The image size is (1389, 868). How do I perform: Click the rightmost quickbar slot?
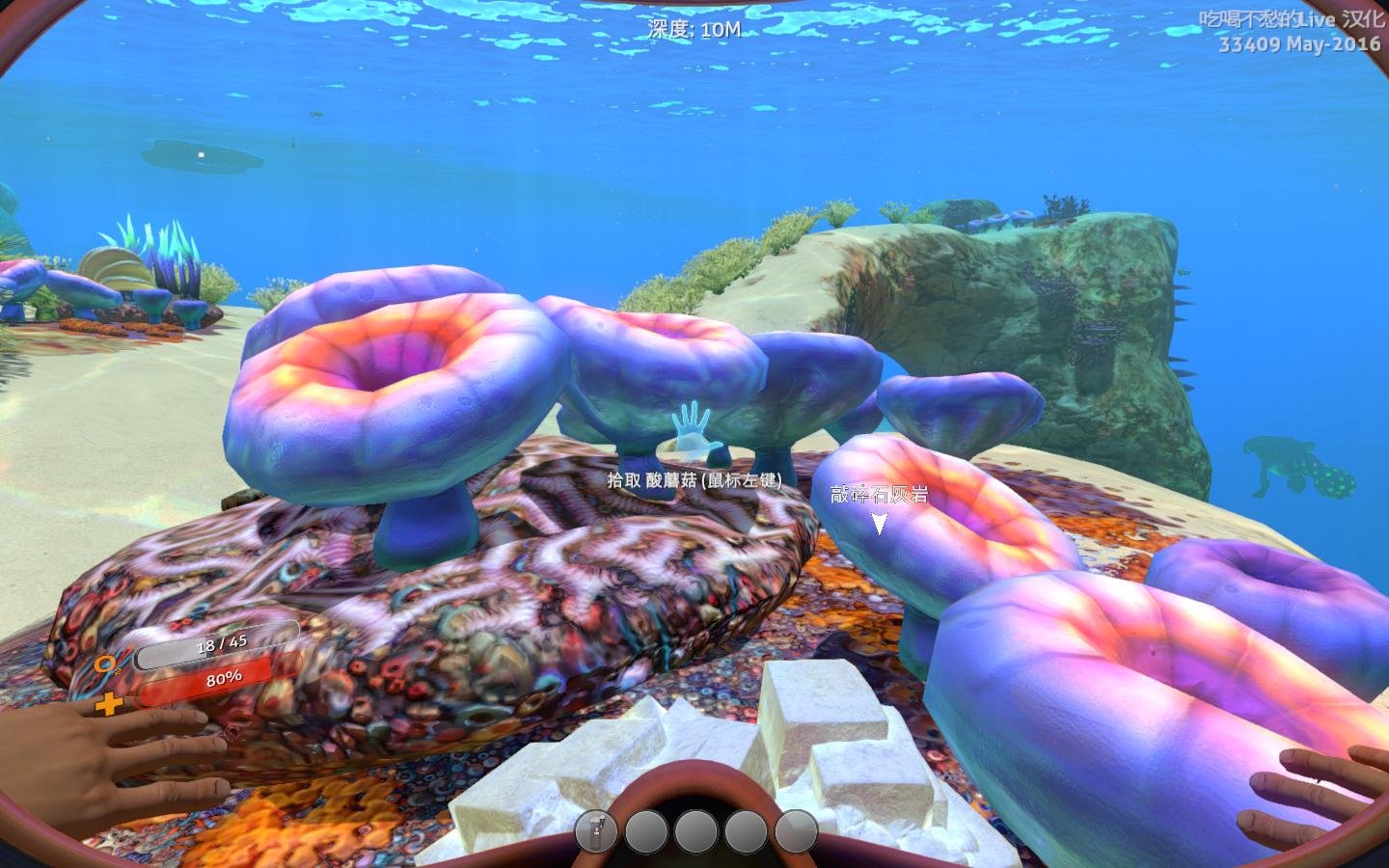point(795,830)
